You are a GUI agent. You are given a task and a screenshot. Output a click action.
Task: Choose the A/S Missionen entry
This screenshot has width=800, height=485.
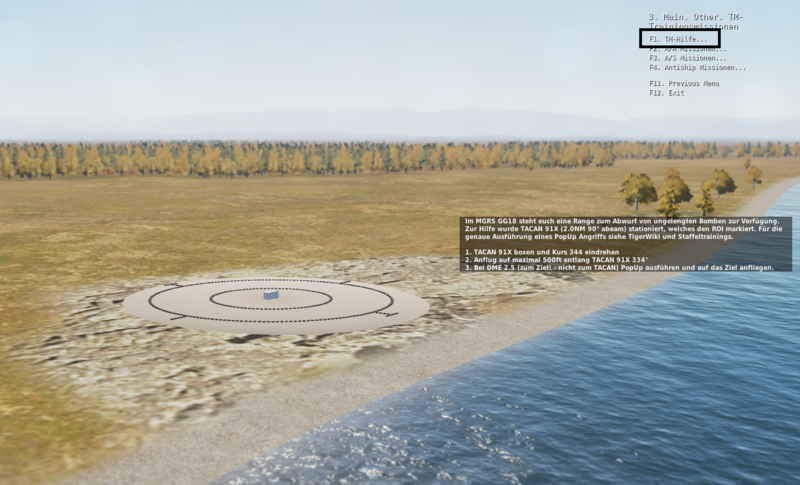coord(688,58)
